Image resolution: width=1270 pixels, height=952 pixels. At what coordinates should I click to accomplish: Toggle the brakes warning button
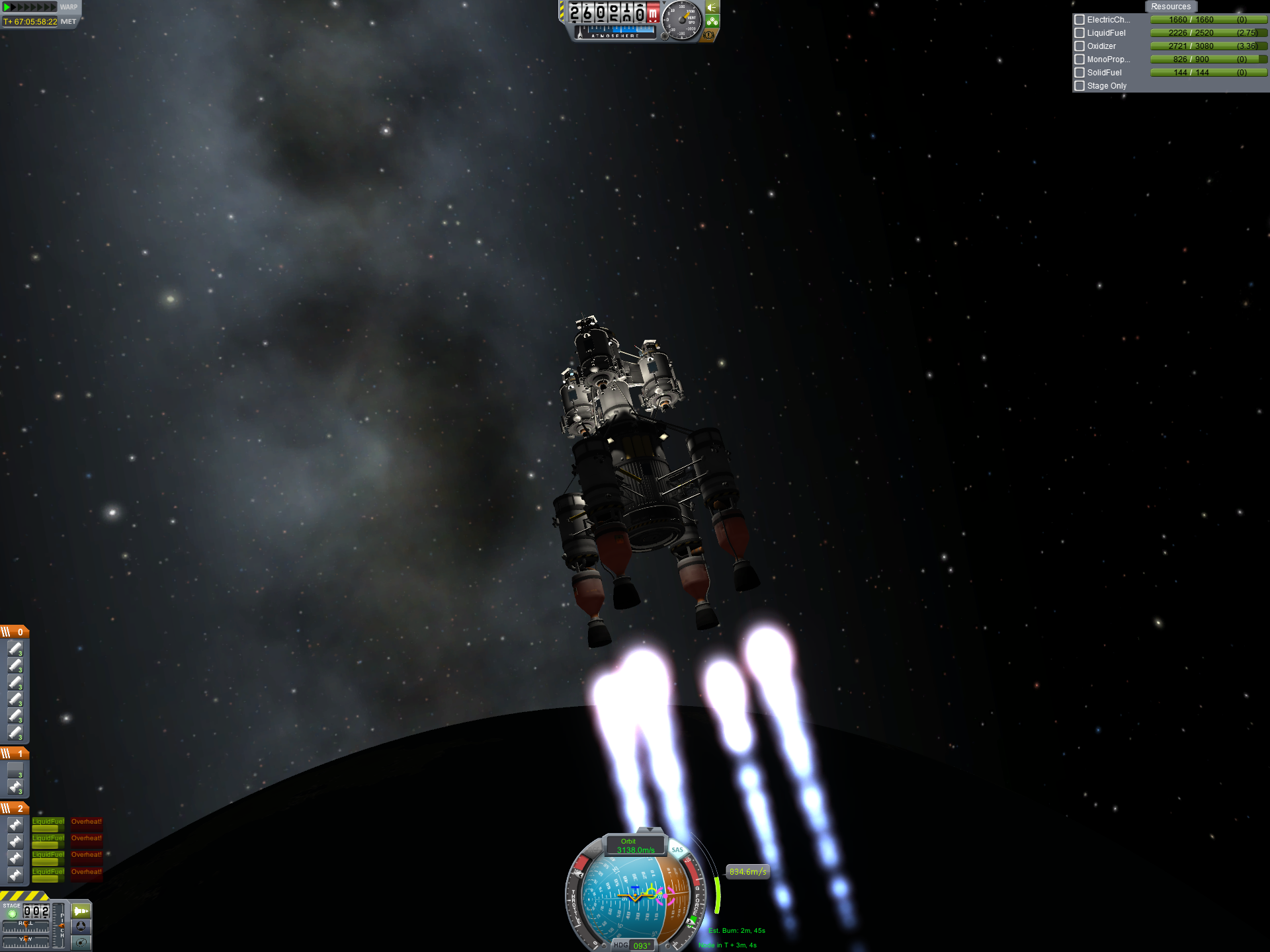709,35
